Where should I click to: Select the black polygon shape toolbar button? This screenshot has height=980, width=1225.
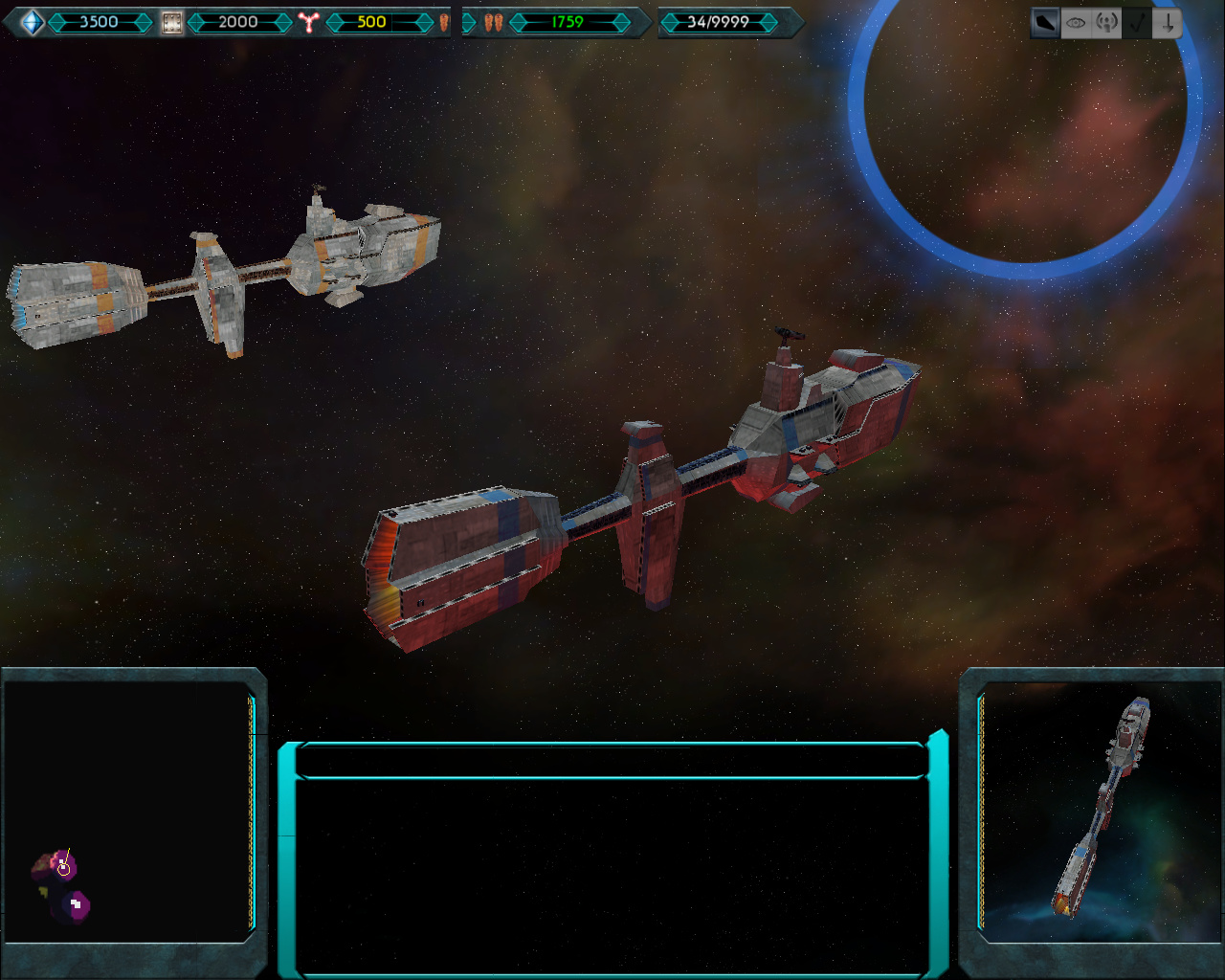click(1045, 23)
